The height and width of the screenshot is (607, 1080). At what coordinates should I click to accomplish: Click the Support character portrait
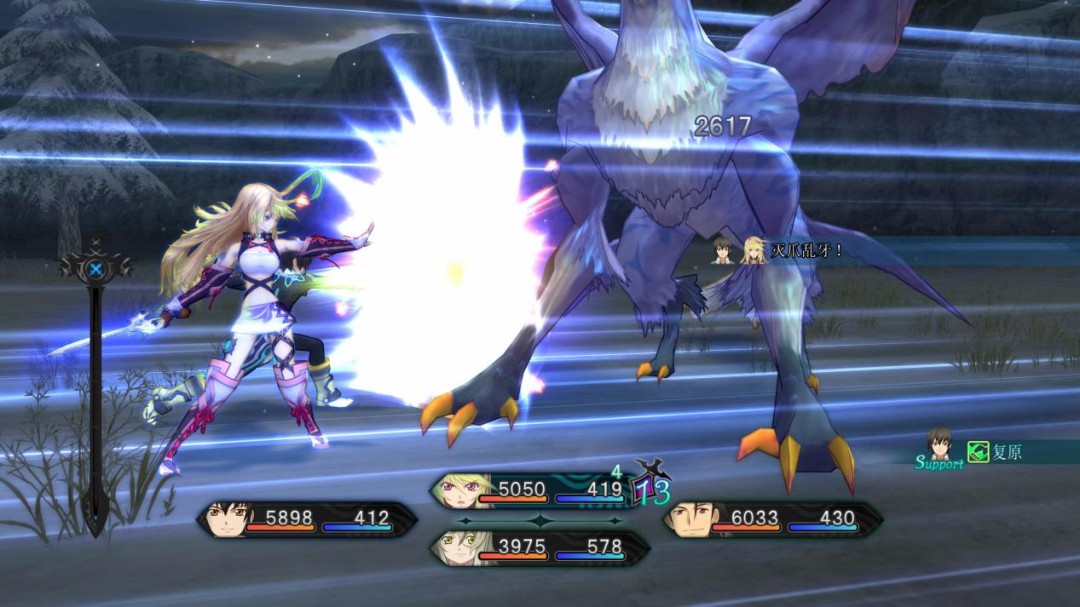940,443
